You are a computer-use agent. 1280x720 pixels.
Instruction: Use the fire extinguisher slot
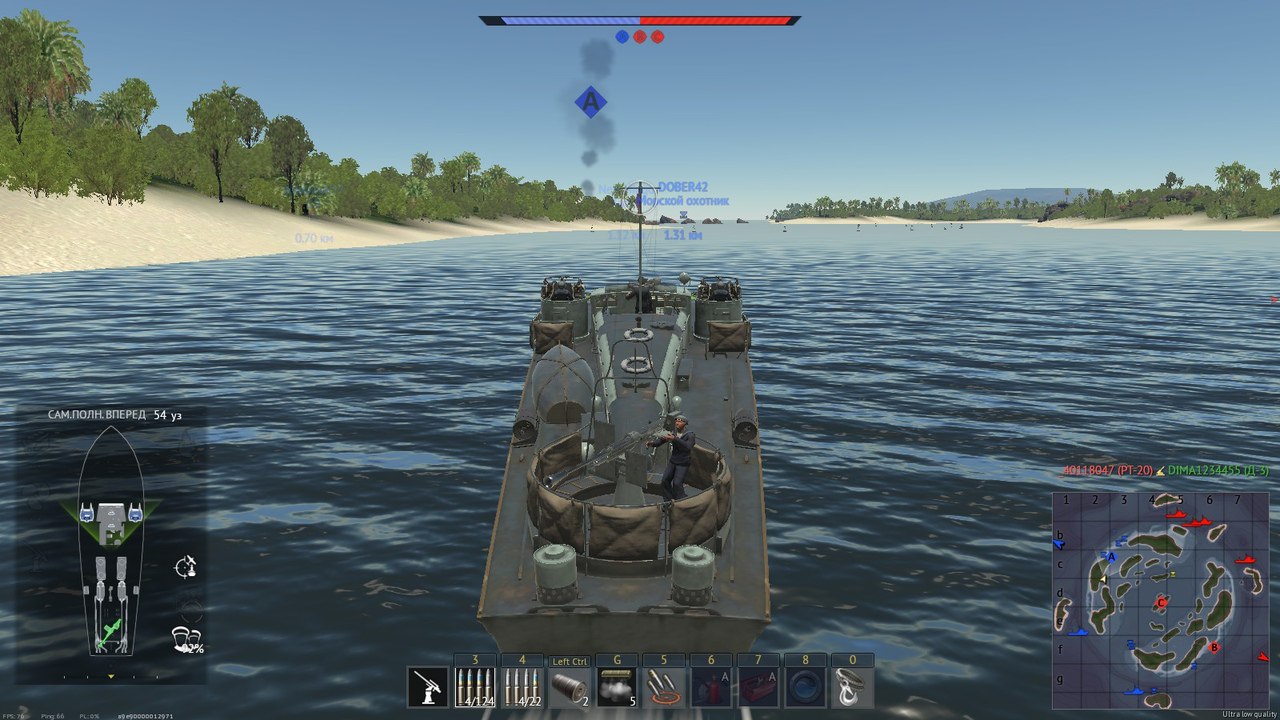[x=712, y=688]
